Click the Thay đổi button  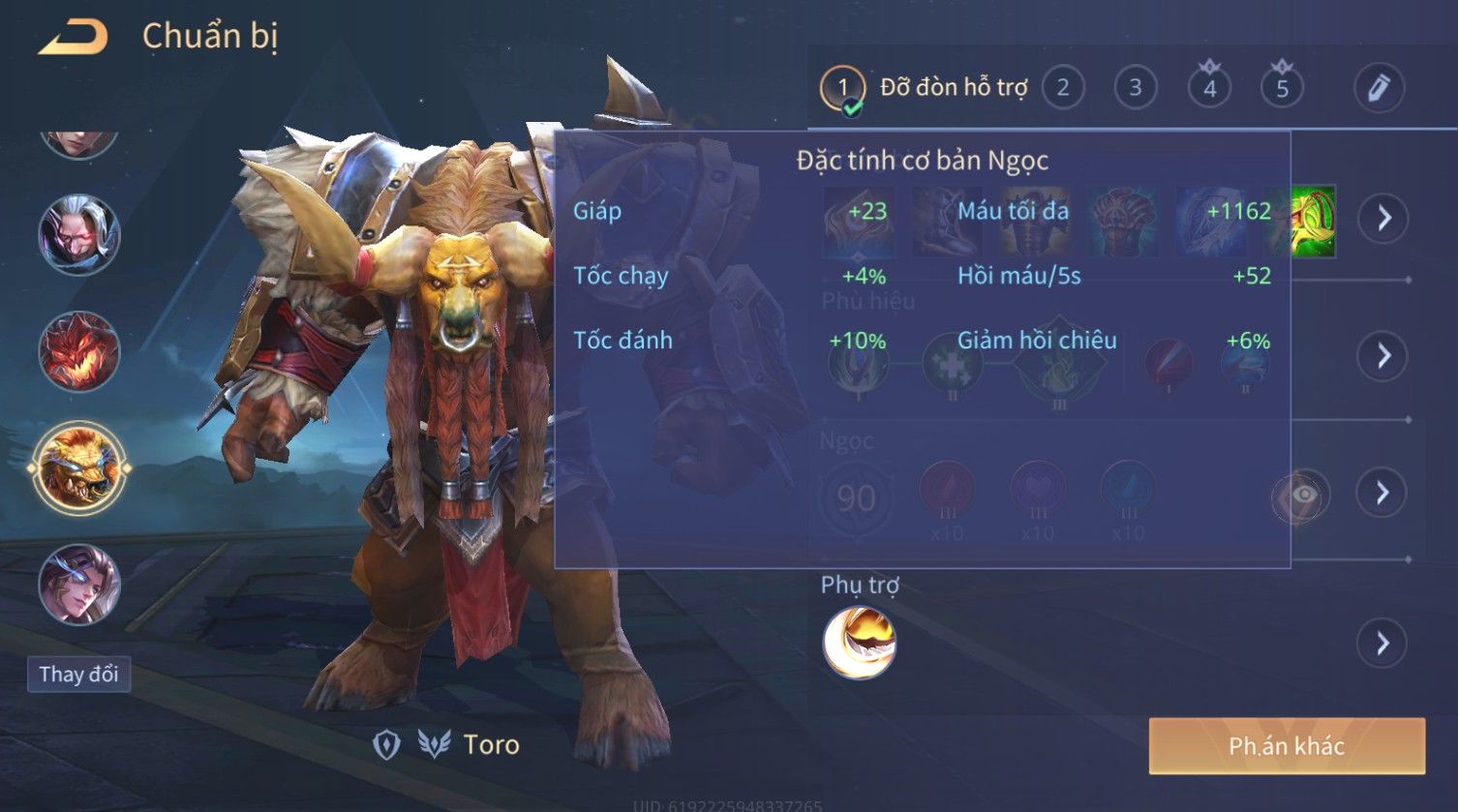[x=78, y=674]
